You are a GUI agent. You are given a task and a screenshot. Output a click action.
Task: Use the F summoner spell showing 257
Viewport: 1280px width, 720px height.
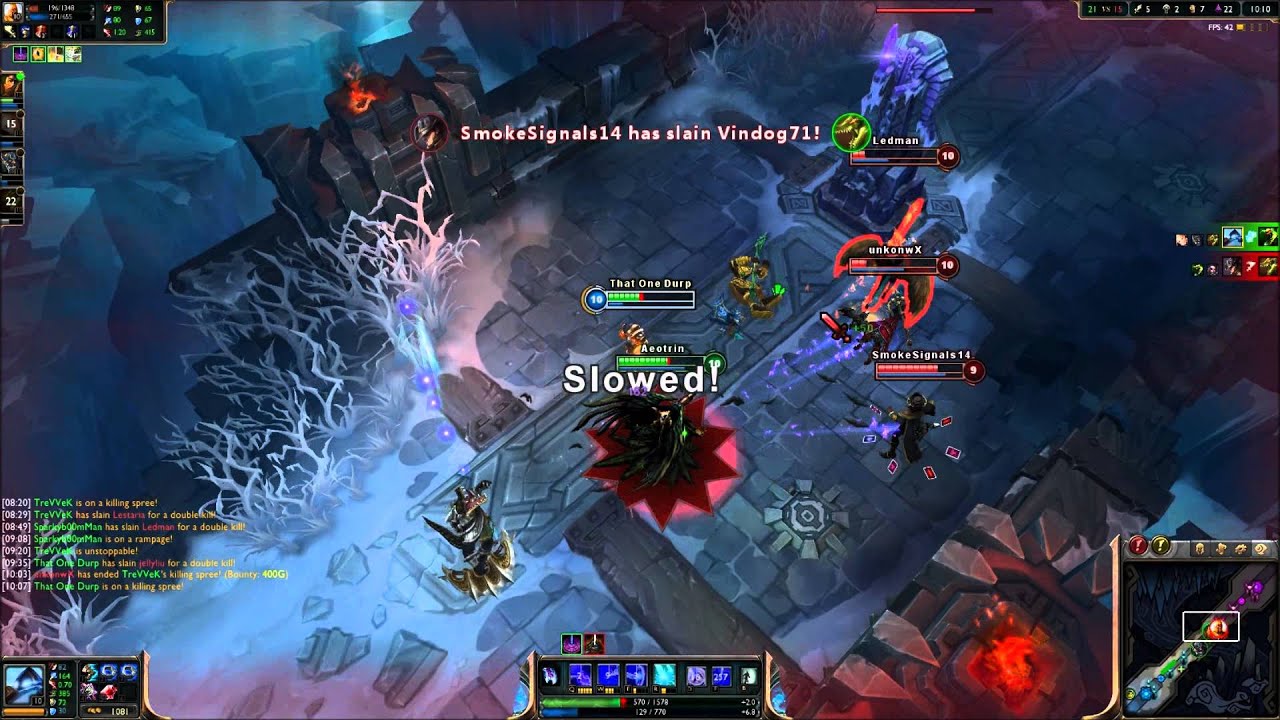[720, 677]
